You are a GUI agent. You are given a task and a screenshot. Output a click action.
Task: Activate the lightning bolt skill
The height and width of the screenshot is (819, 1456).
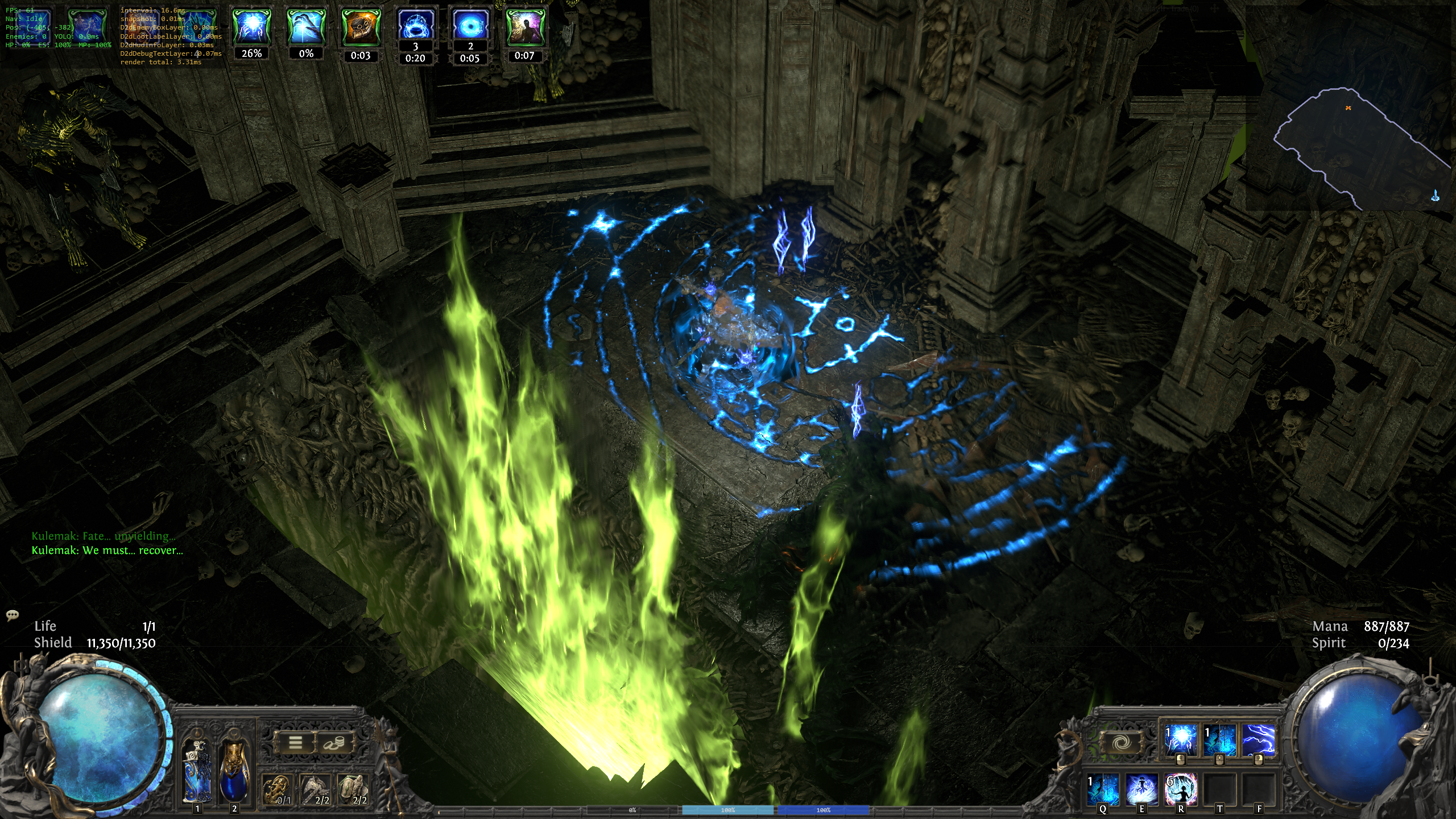point(1258,741)
